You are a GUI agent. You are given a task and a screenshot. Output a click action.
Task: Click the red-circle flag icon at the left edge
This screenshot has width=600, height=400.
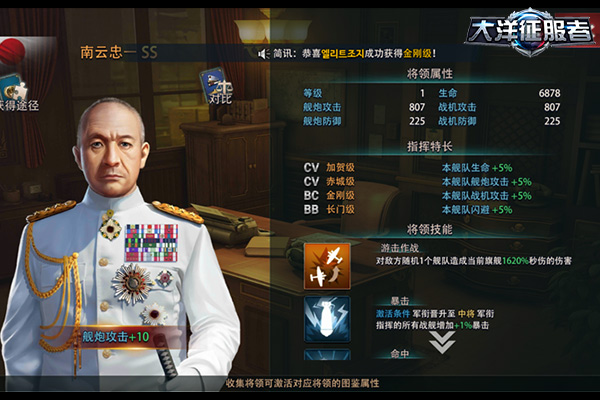coord(12,47)
